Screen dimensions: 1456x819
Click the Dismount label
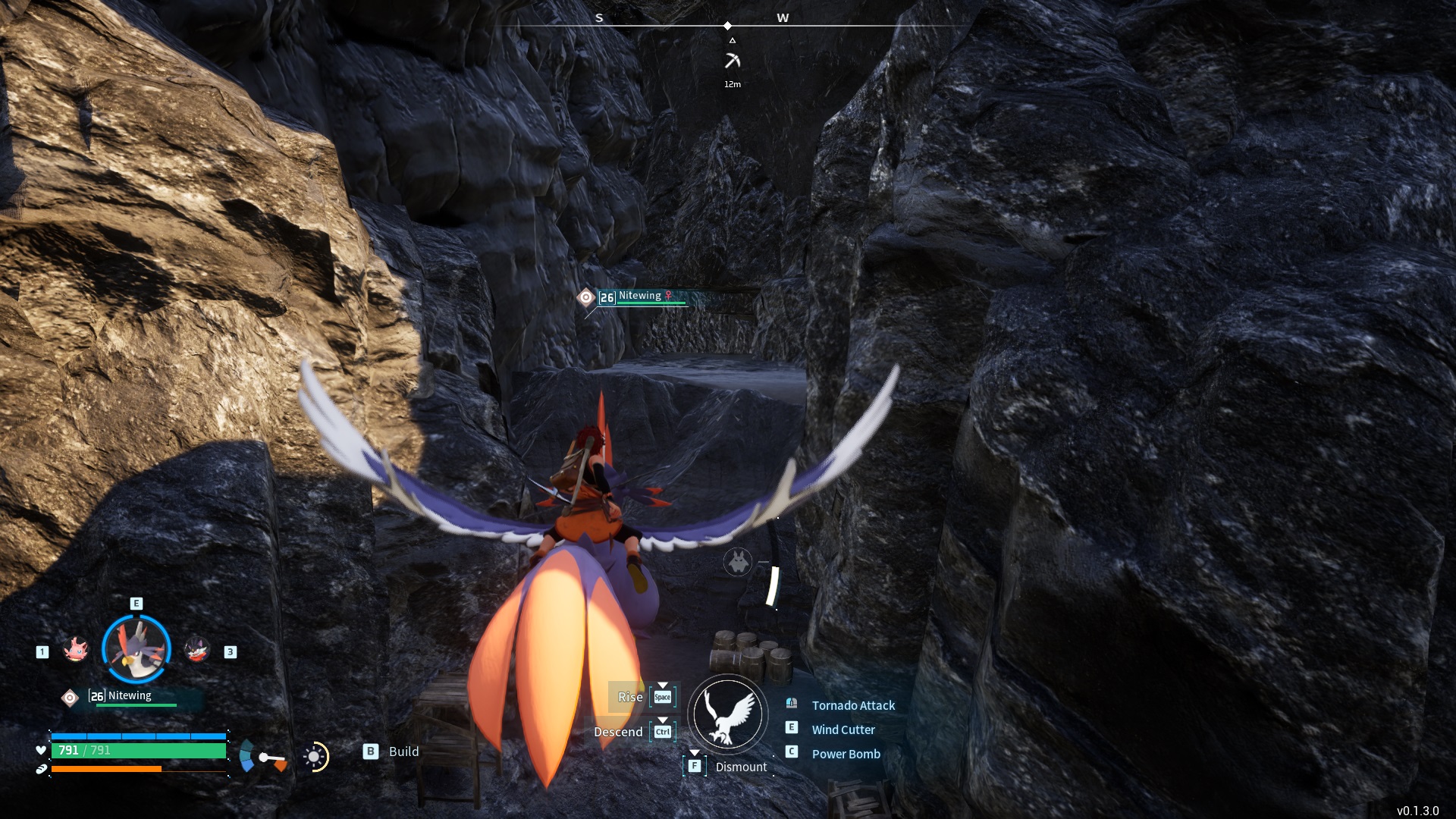[741, 767]
